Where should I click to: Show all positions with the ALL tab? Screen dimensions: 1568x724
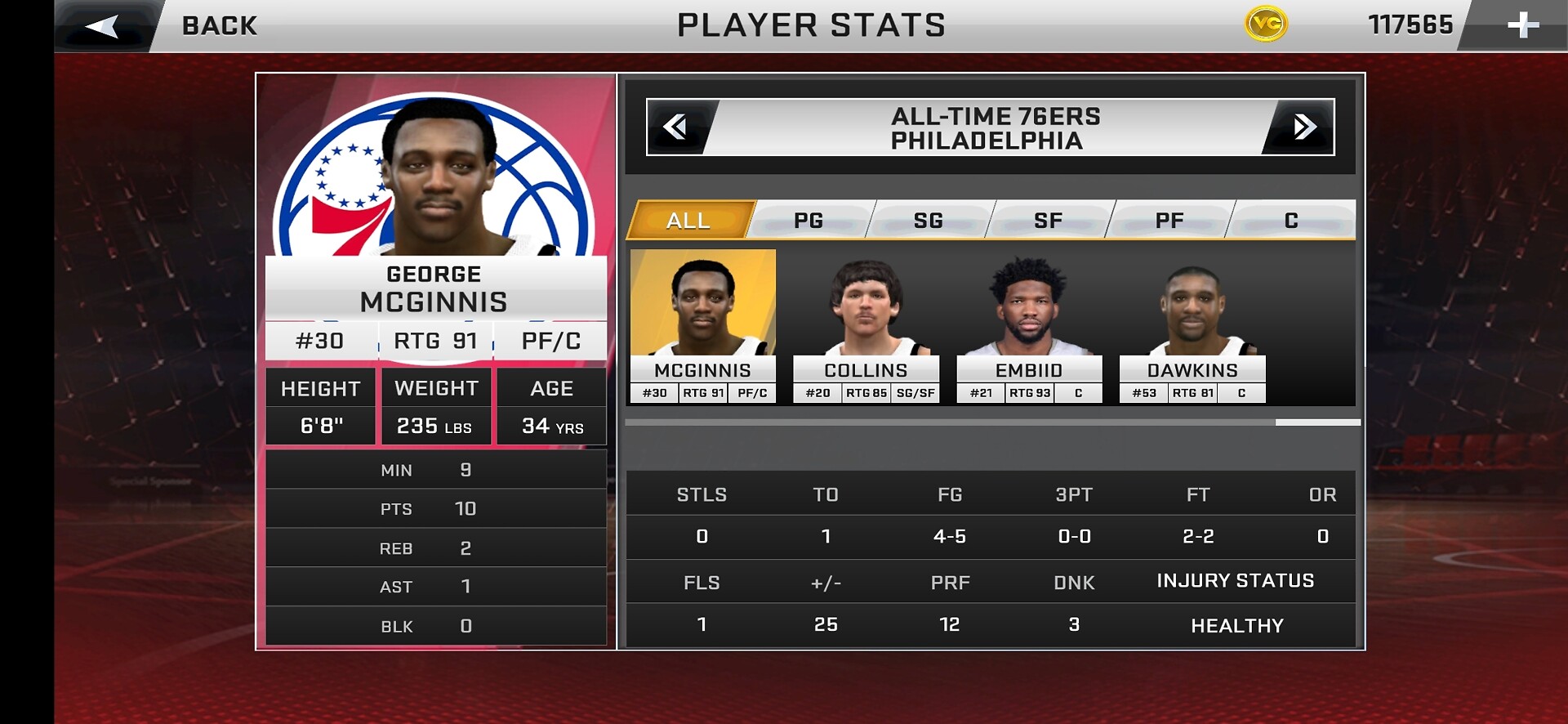tap(689, 220)
